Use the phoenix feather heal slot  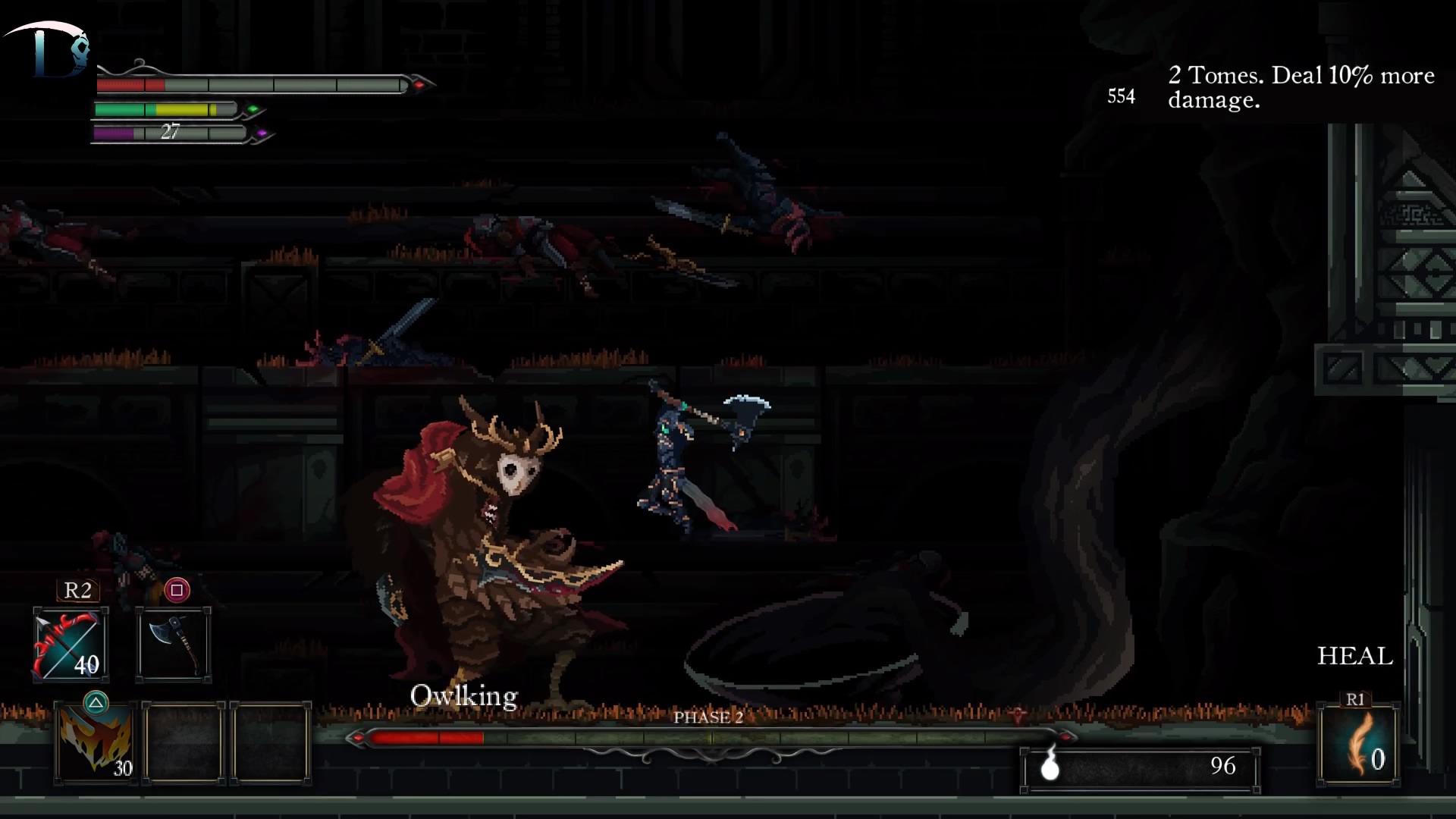click(x=1358, y=745)
